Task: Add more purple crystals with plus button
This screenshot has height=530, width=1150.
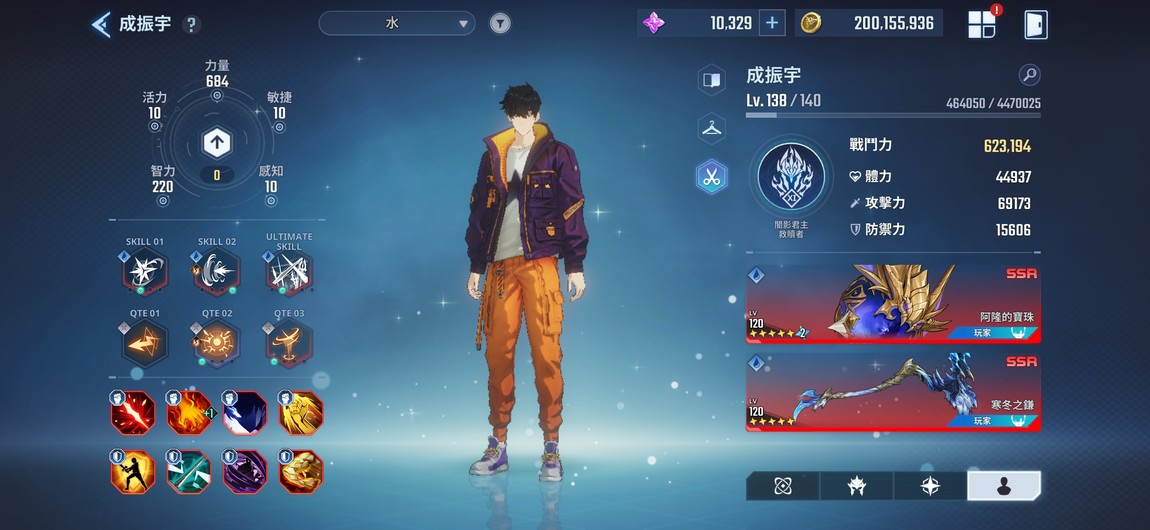Action: point(771,23)
